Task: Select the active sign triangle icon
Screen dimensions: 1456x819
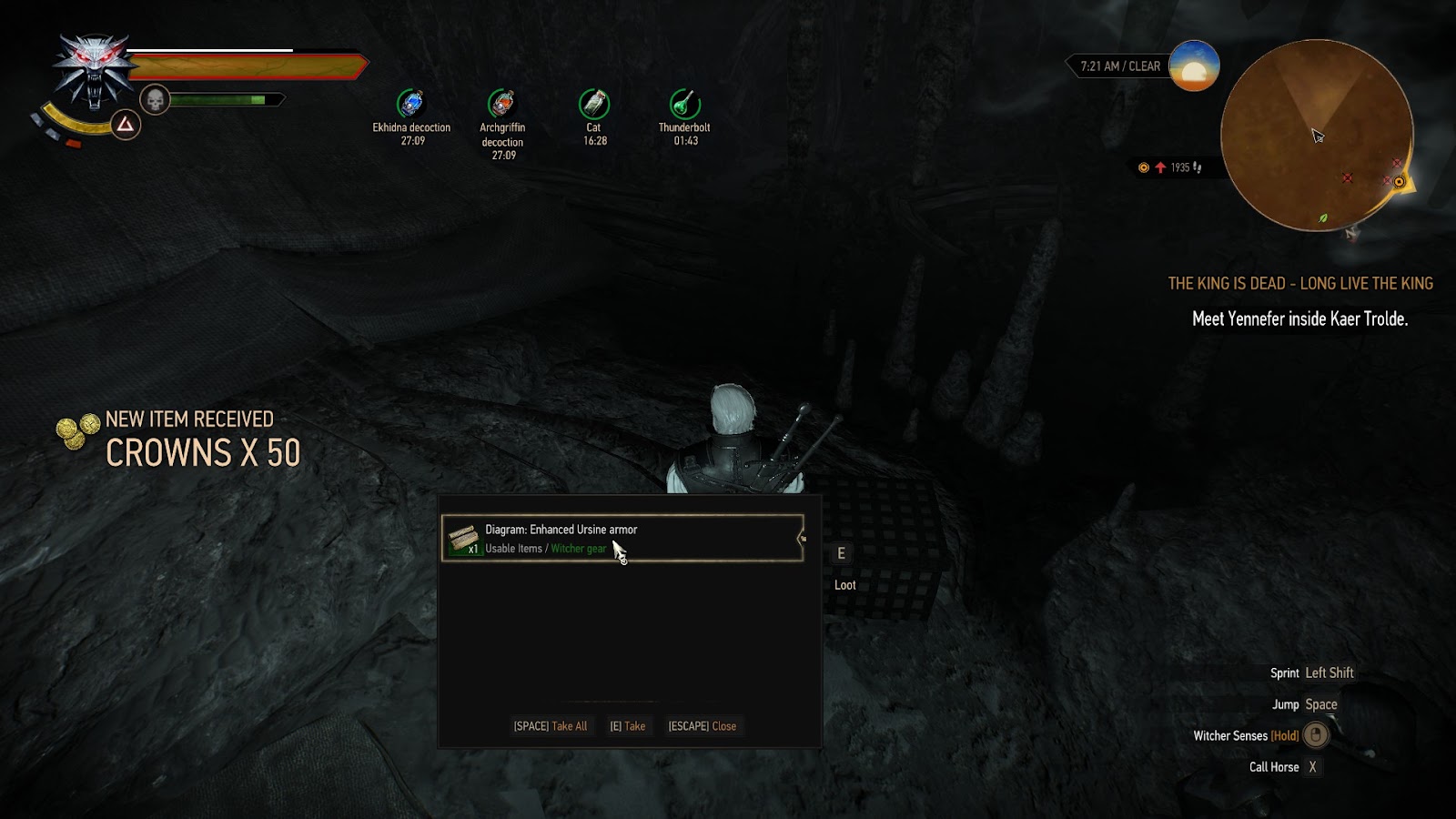Action: (126, 125)
